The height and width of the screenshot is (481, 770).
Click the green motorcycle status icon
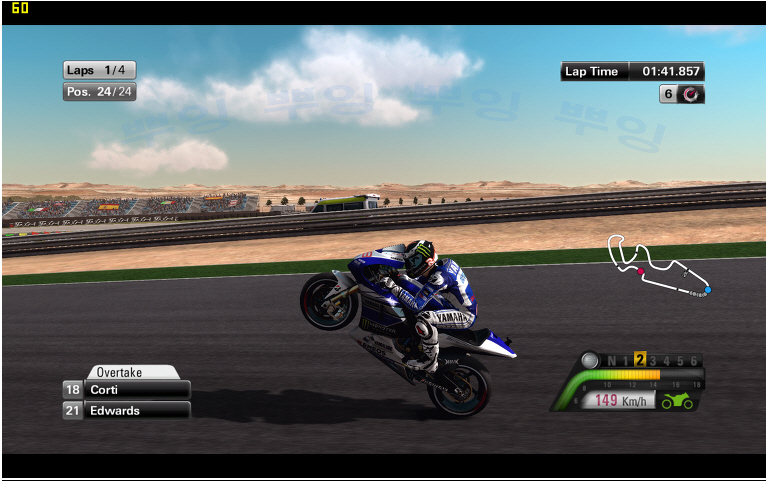coord(677,401)
